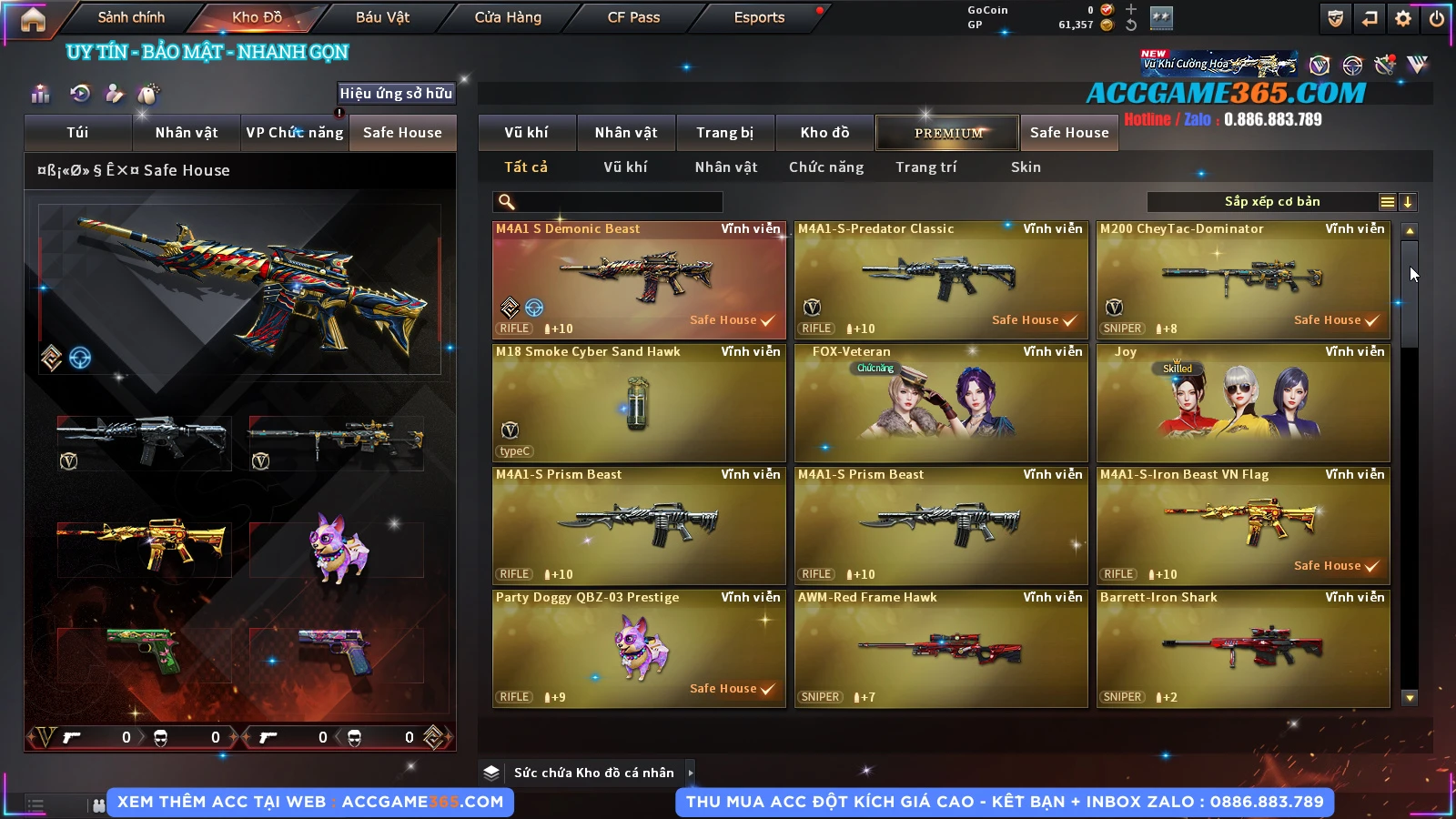Image resolution: width=1456 pixels, height=819 pixels.
Task: Open the gear settings icon
Action: [1403, 18]
